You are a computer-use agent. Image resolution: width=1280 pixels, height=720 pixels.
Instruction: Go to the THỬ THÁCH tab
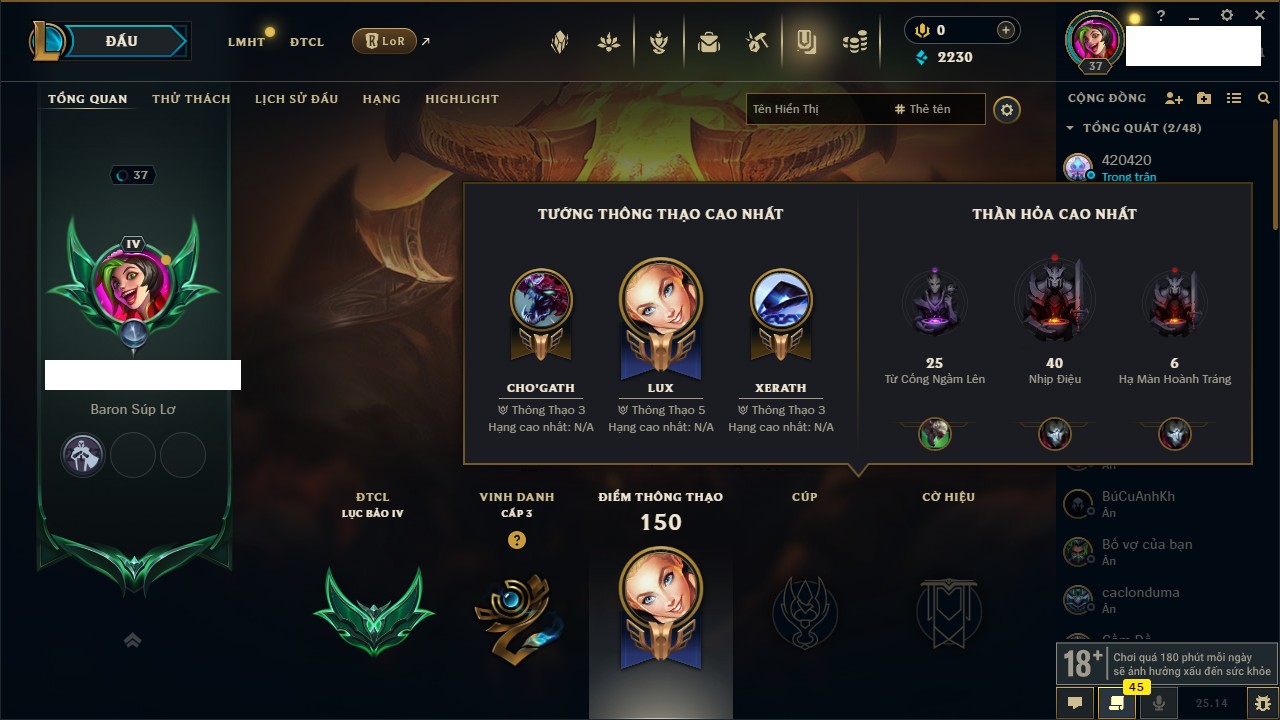point(191,99)
